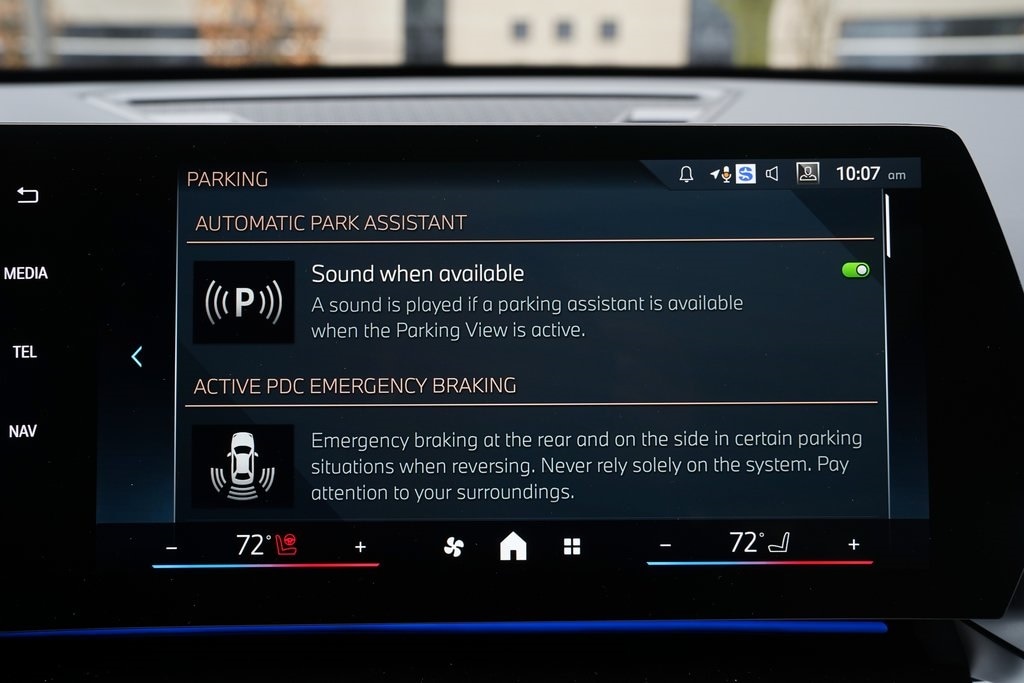Increase the driver temperature with plus
Screen dimensions: 1024x683
(360, 547)
